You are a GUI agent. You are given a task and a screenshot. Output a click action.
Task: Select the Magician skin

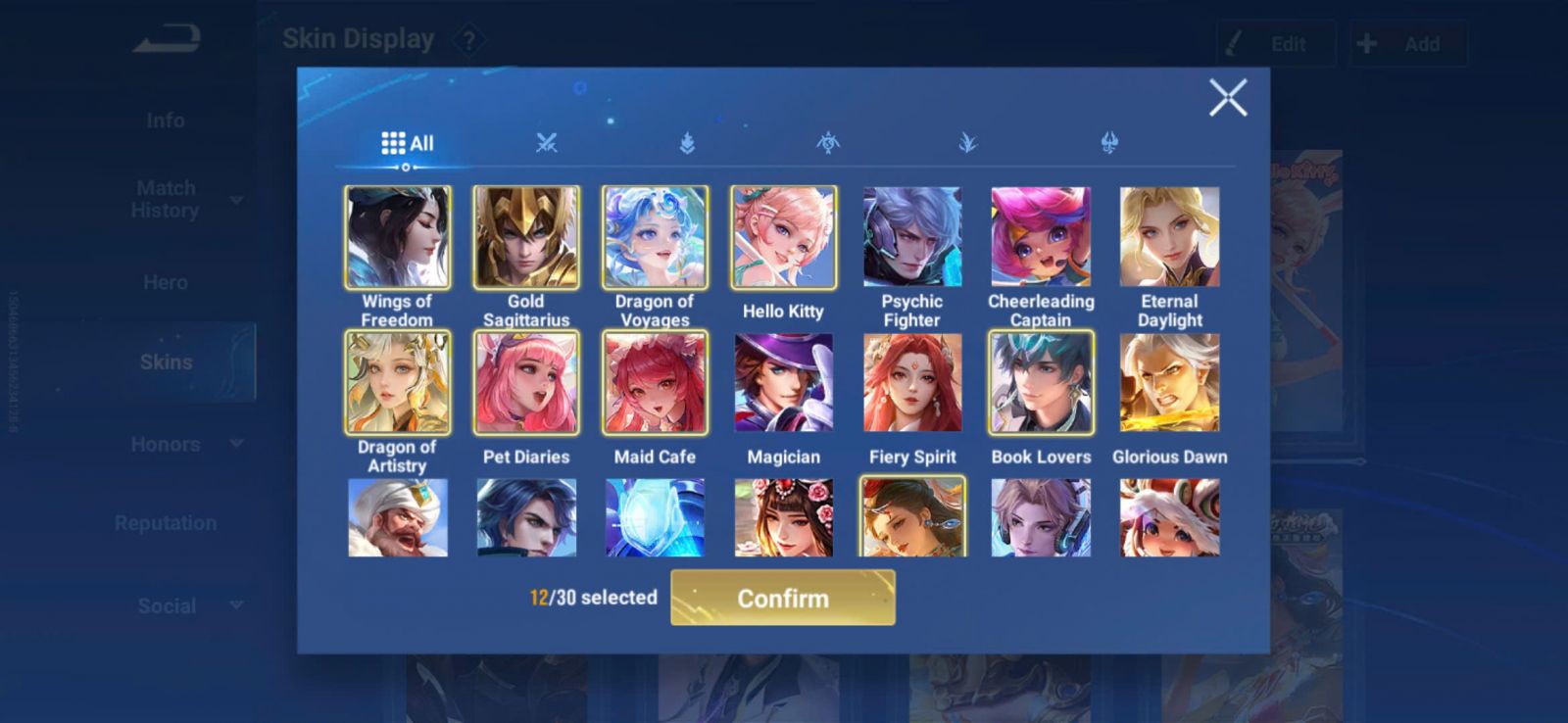783,382
